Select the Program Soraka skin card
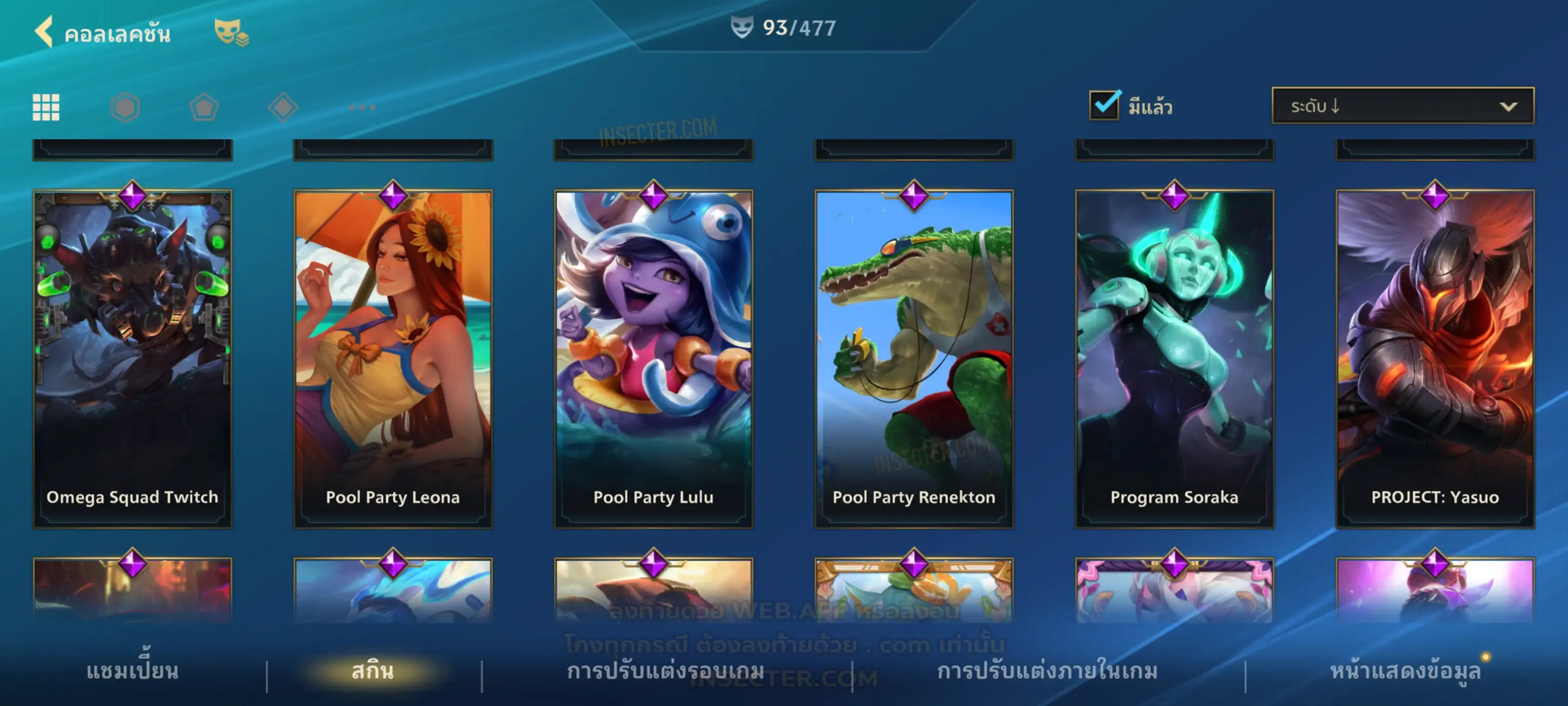 [1174, 358]
